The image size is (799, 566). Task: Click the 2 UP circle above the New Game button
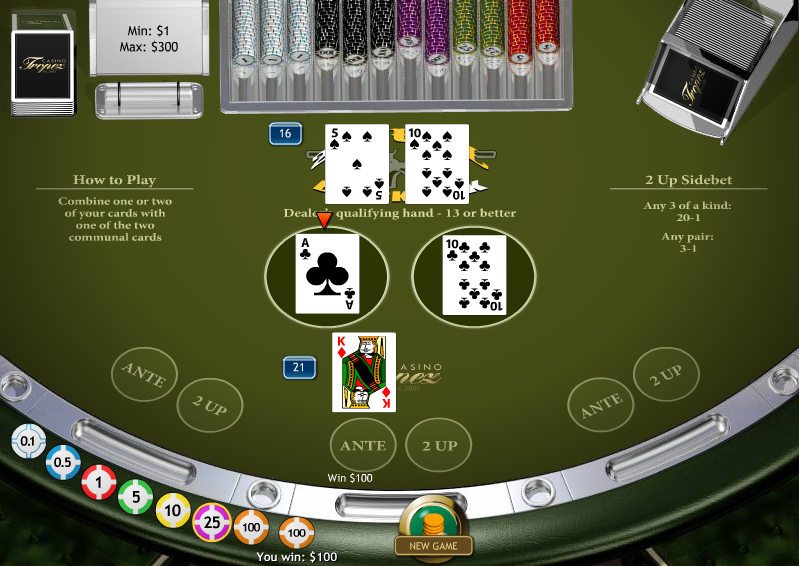(438, 446)
